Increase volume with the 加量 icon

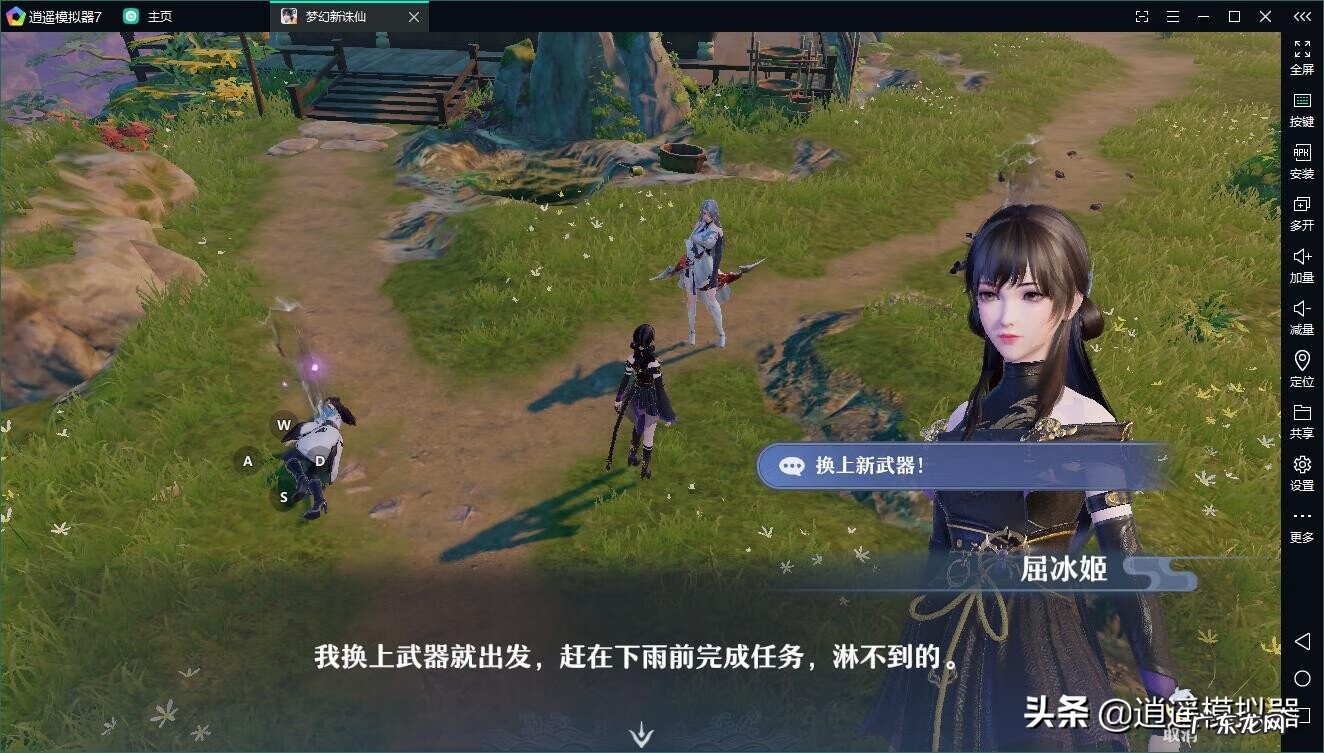pyautogui.click(x=1302, y=266)
